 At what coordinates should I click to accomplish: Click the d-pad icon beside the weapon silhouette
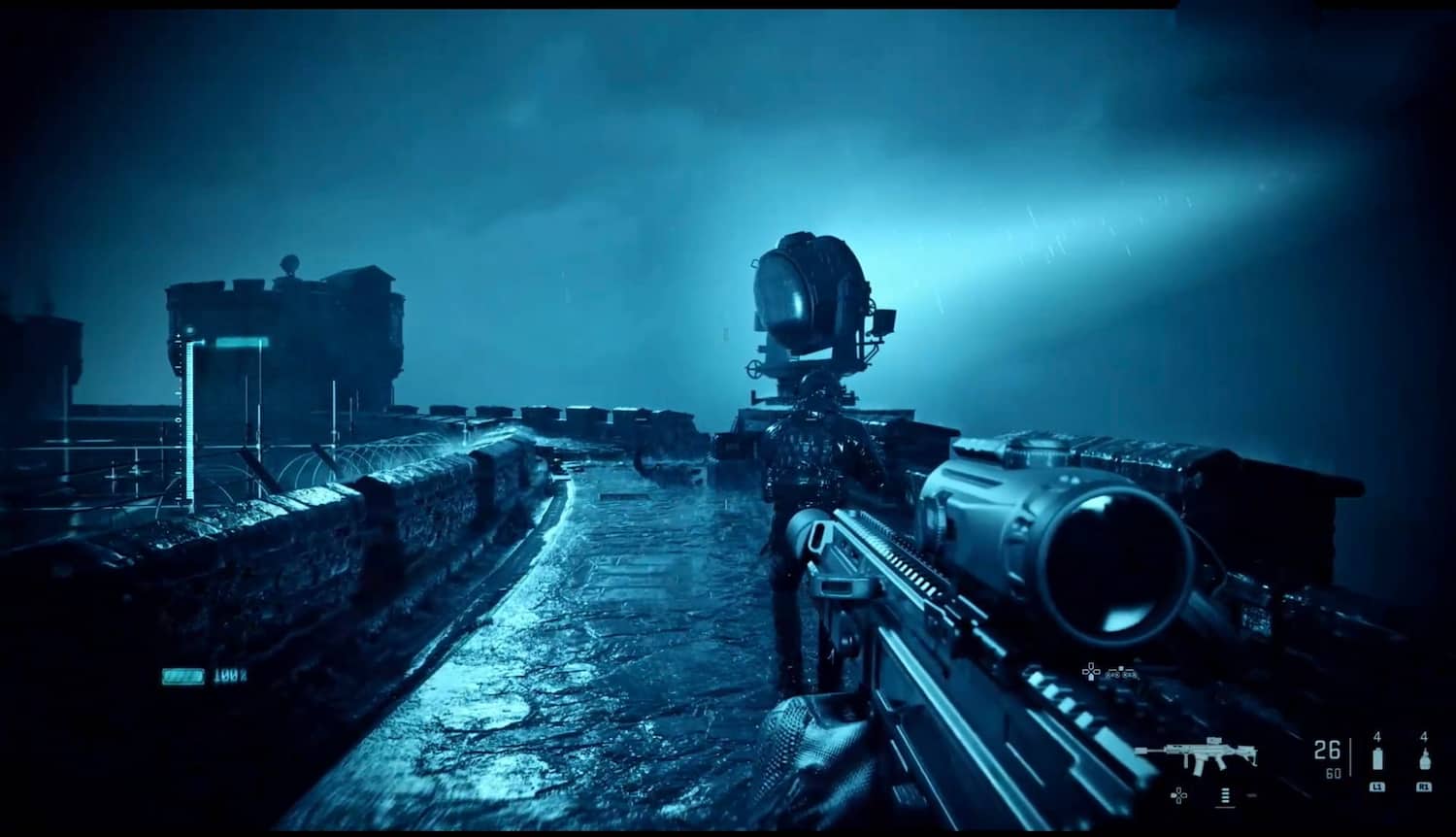coord(1178,795)
